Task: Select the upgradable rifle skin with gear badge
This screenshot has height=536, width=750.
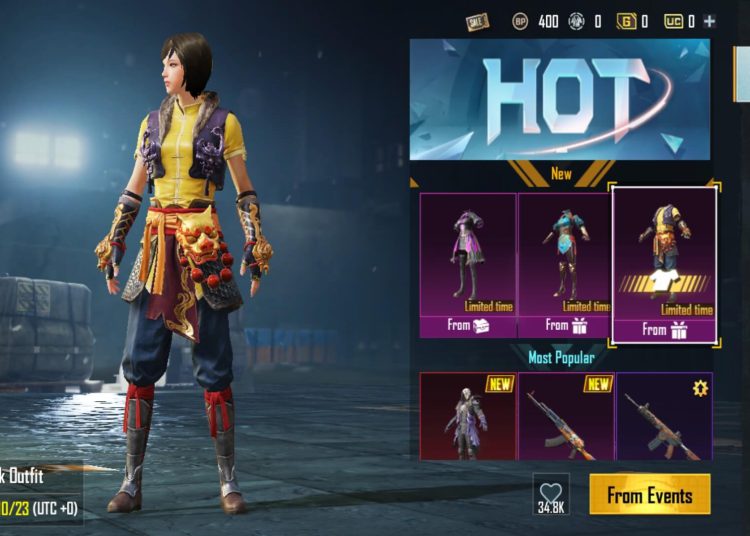Action: [x=664, y=416]
